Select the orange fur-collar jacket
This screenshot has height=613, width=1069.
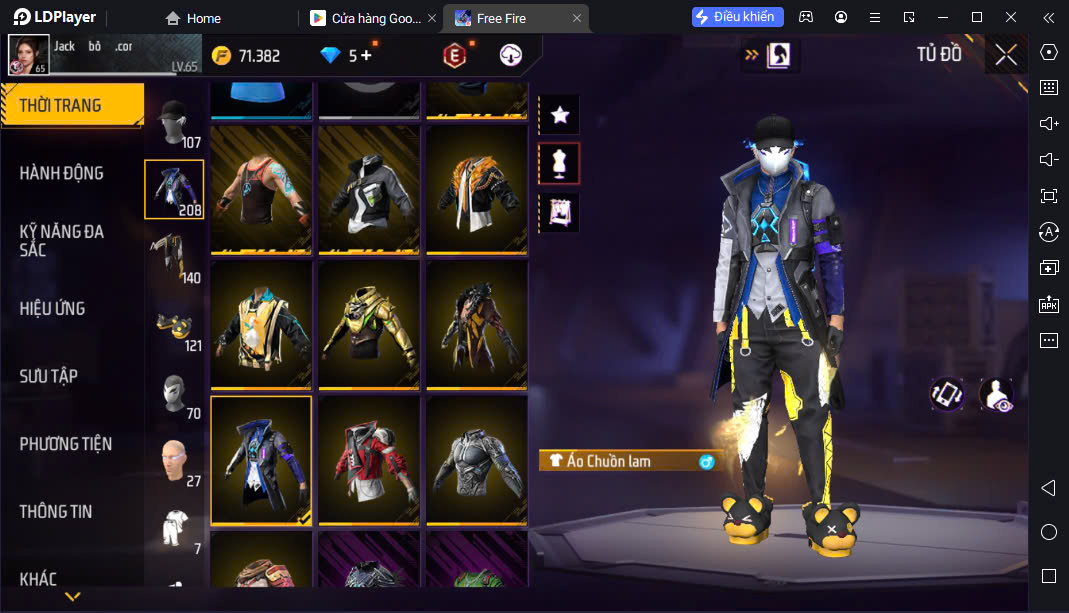tap(477, 188)
